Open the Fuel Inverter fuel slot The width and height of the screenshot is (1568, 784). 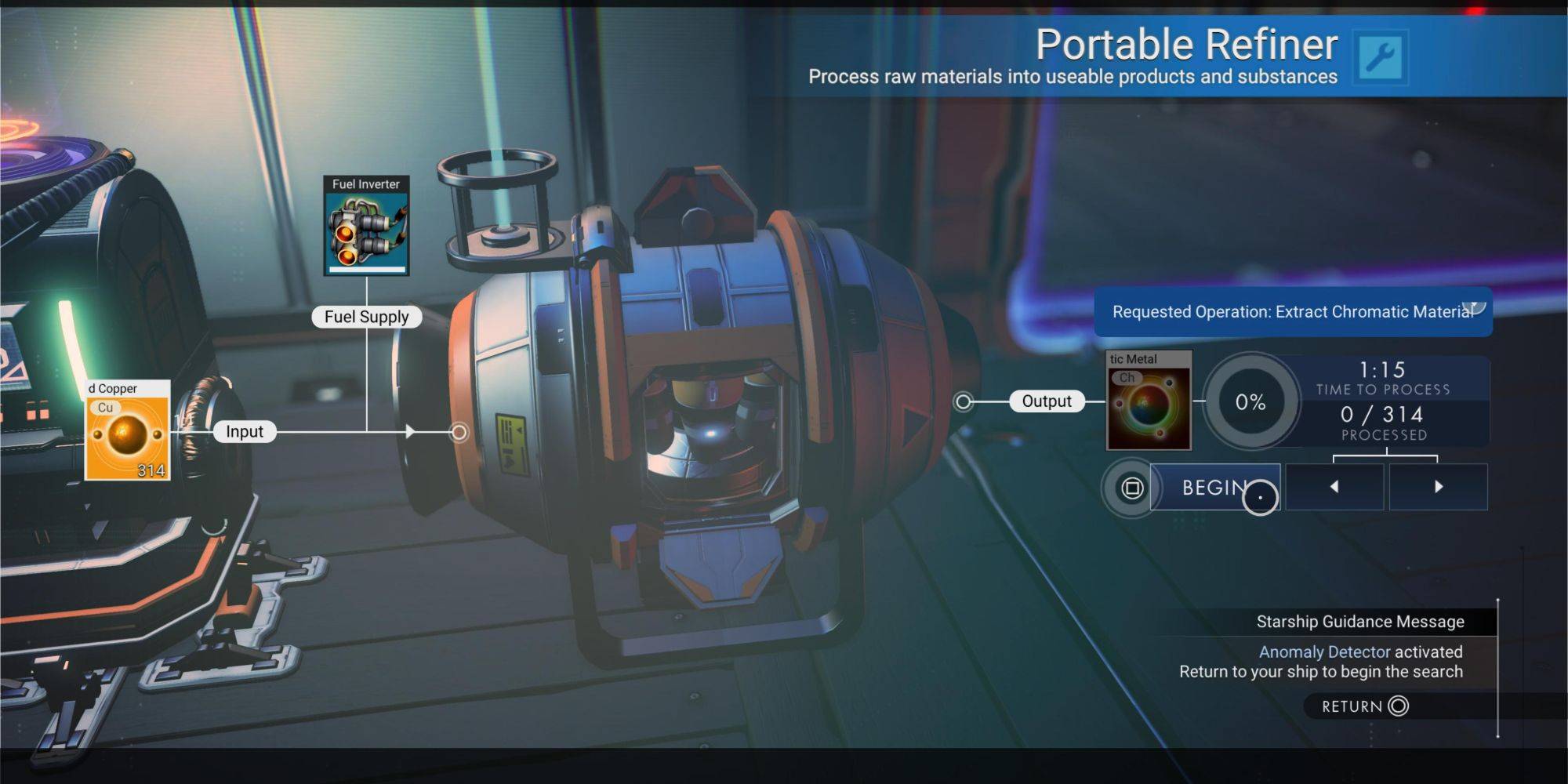366,226
